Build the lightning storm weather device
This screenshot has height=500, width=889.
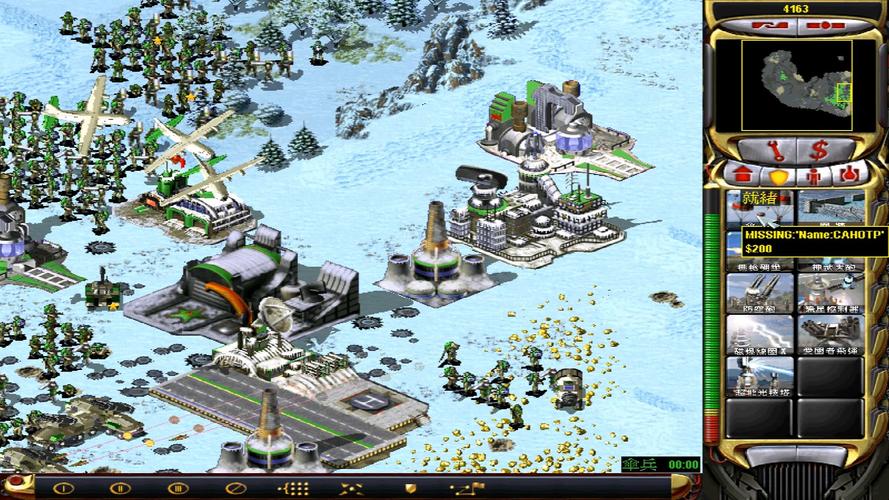pyautogui.click(x=760, y=335)
